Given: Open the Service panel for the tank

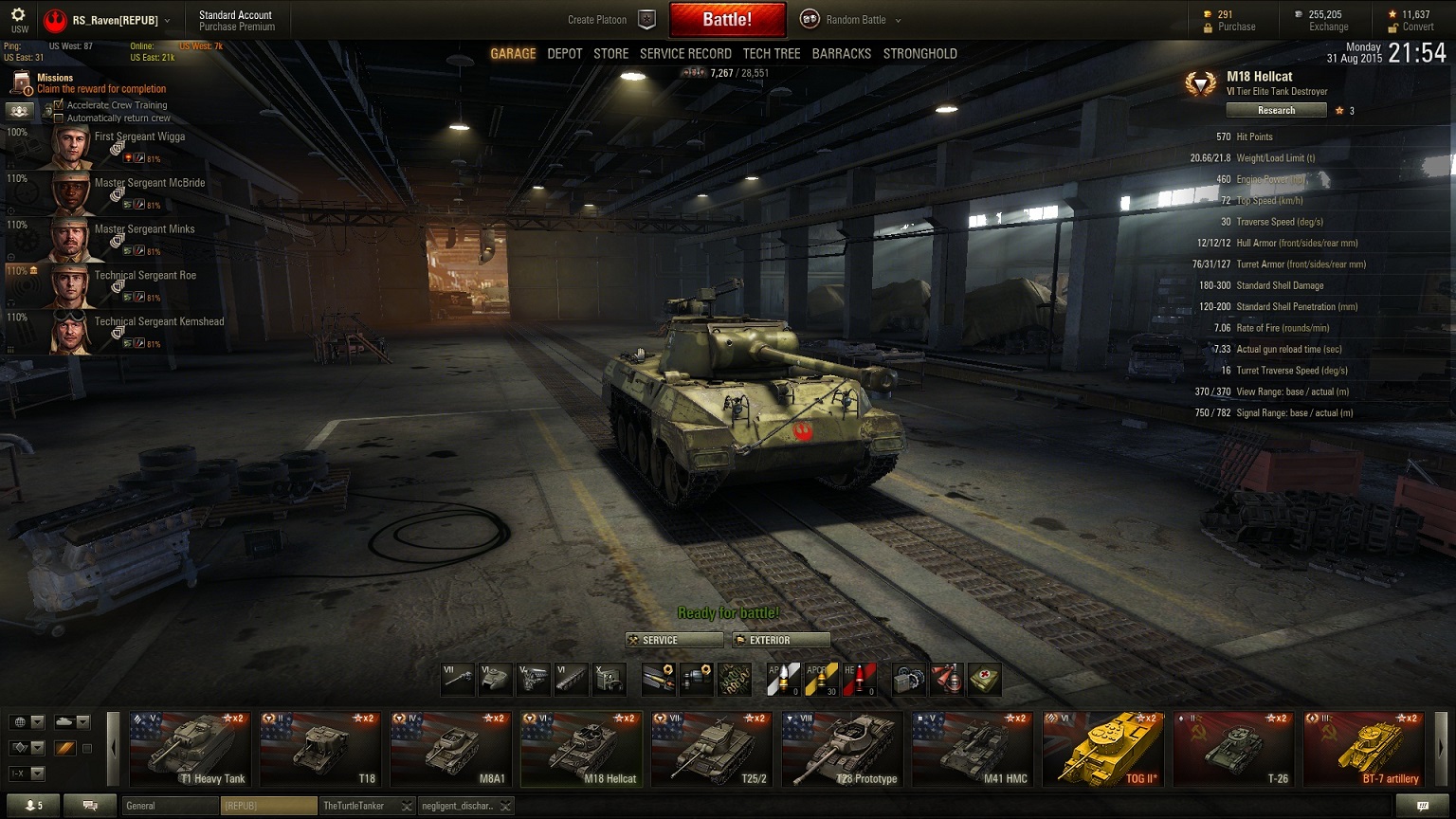Looking at the screenshot, I should pos(674,640).
